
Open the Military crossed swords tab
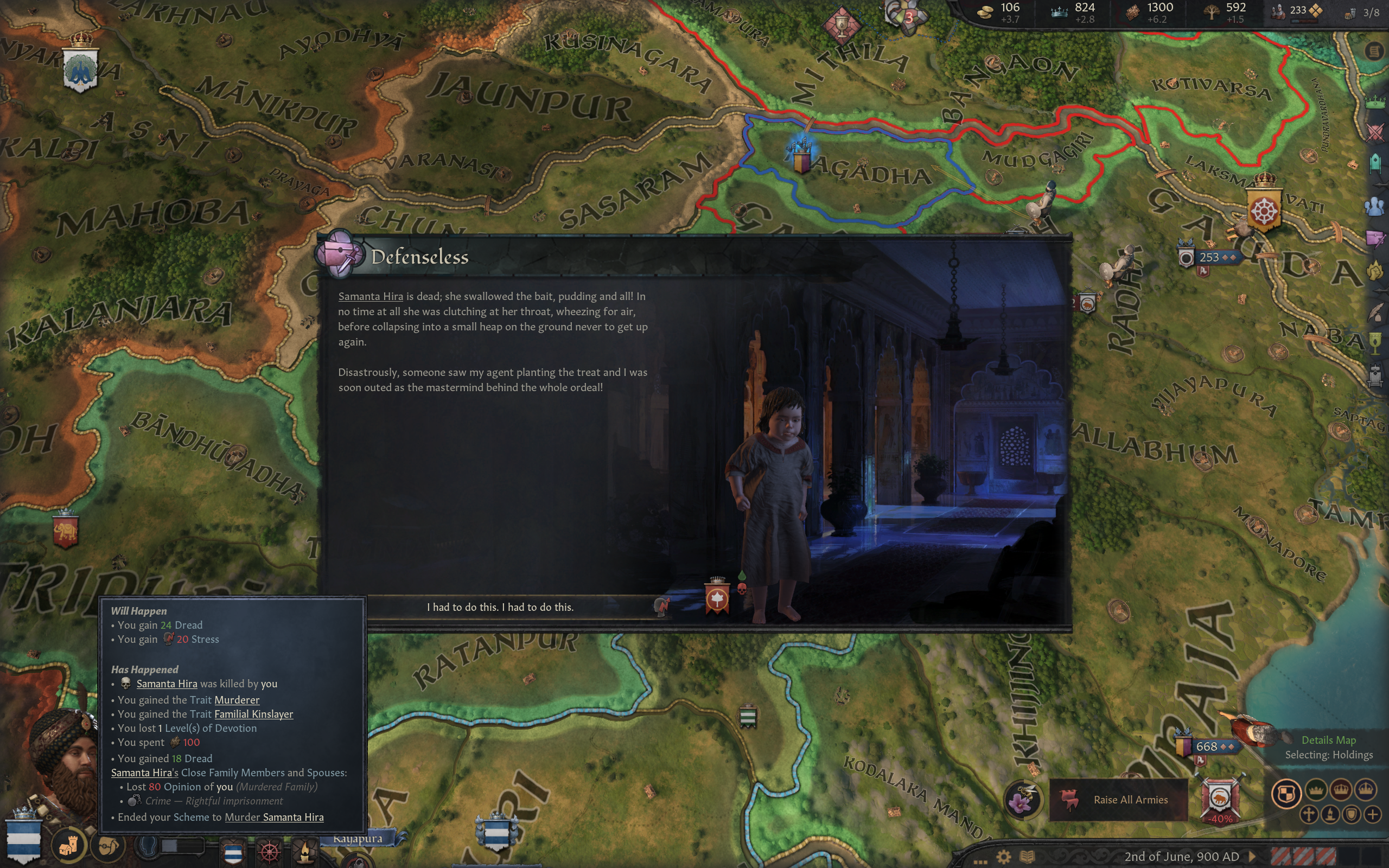(x=1375, y=132)
